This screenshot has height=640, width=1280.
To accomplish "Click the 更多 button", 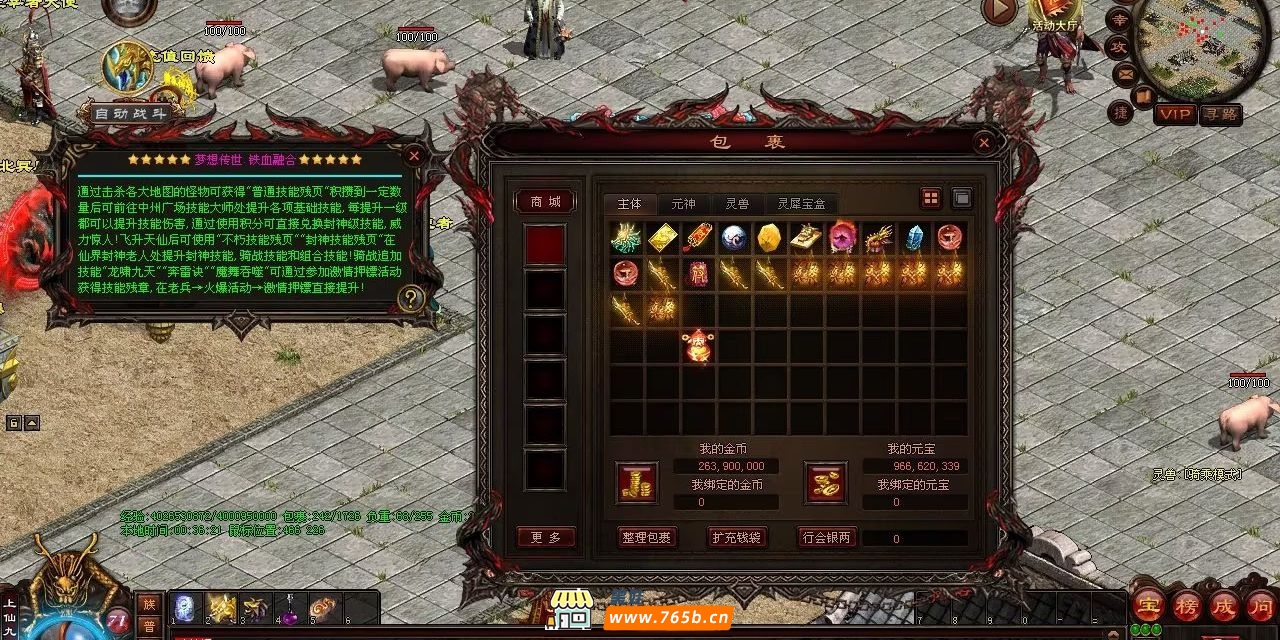I will (546, 537).
